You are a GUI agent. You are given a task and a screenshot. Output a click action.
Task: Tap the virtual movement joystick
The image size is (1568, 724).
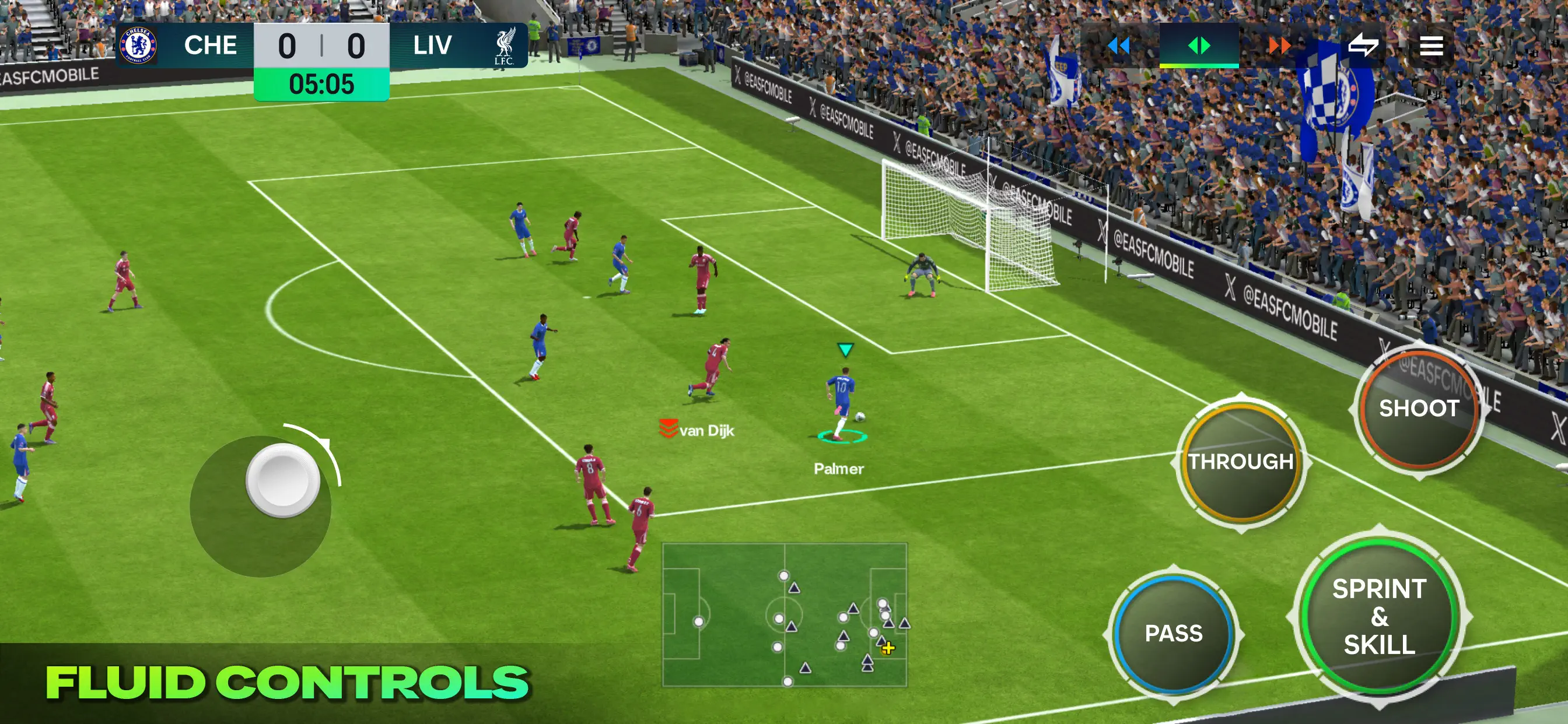282,483
